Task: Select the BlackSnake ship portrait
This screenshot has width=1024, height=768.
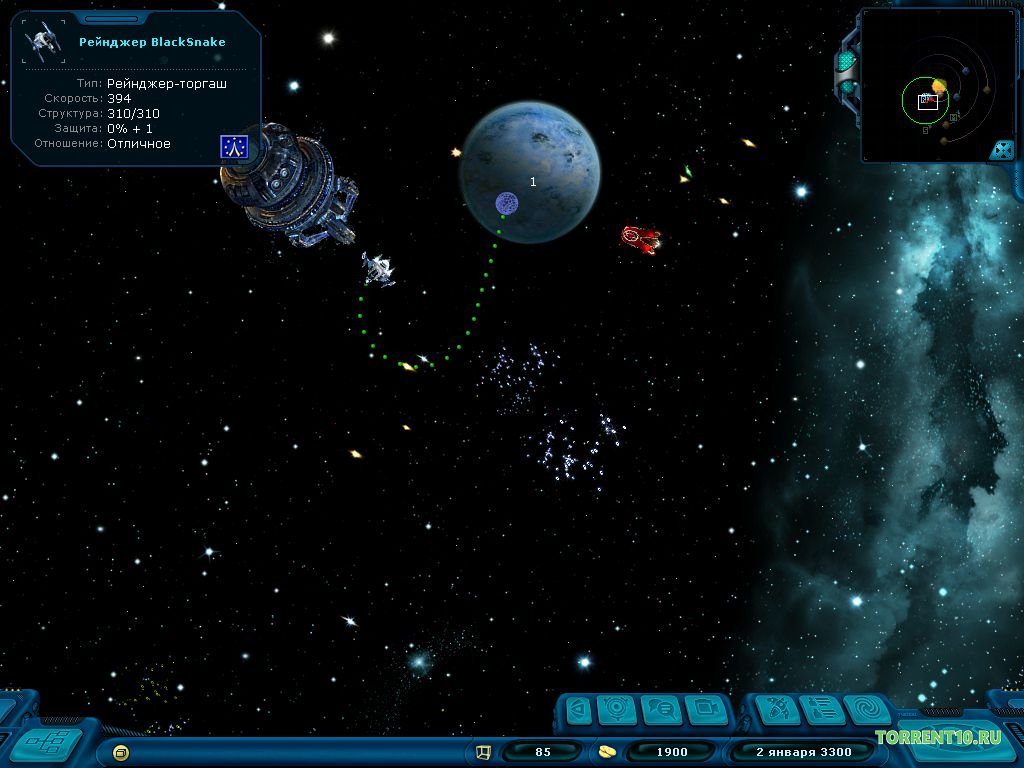Action: [x=44, y=42]
